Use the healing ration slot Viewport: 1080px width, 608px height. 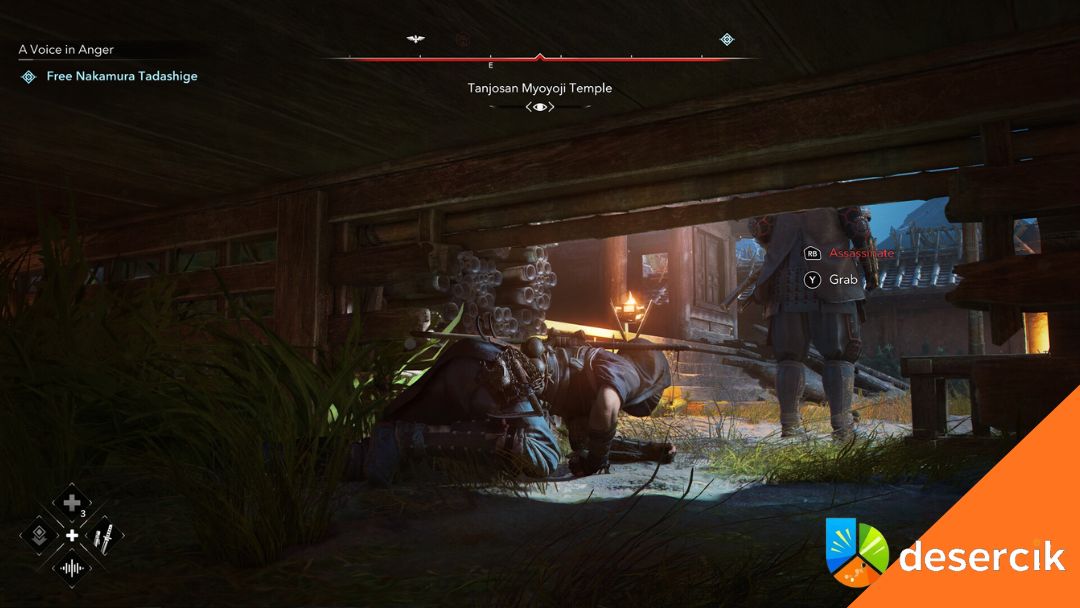(x=72, y=503)
